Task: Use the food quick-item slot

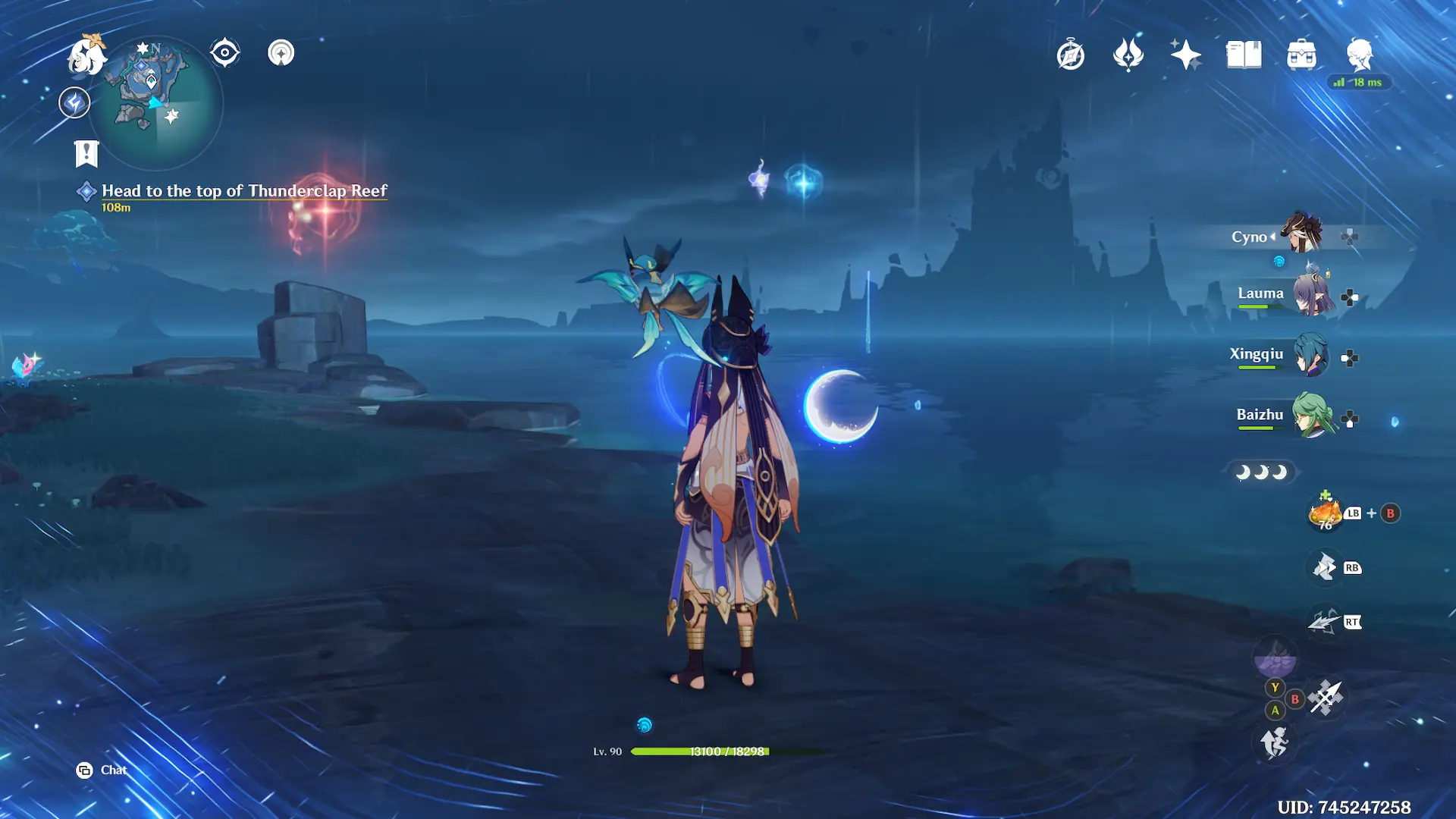Action: pyautogui.click(x=1326, y=514)
